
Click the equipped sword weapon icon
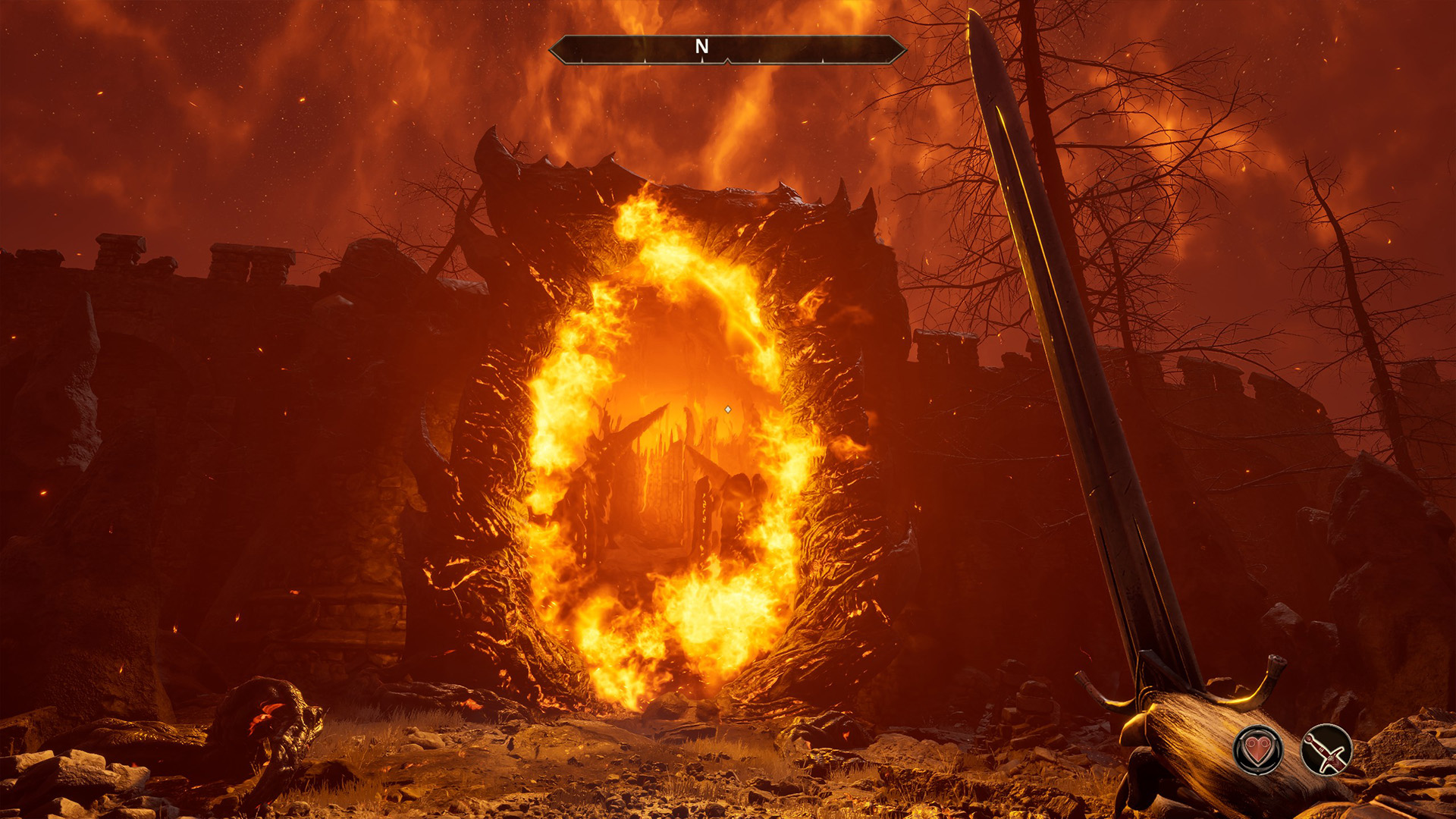(x=1326, y=750)
